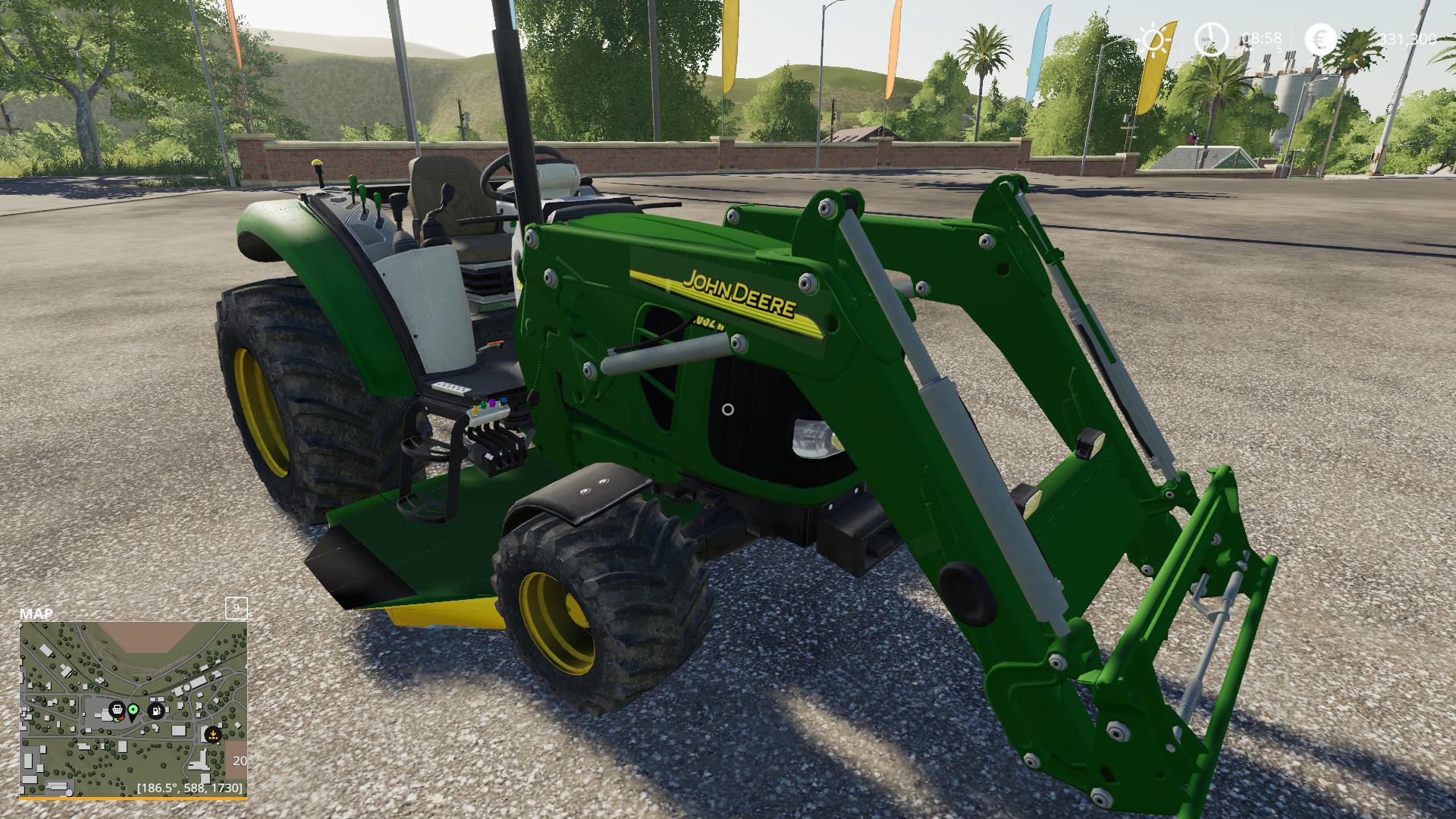1456x819 pixels.
Task: Toggle the time-scale 5 indicator
Action: pos(1279,49)
